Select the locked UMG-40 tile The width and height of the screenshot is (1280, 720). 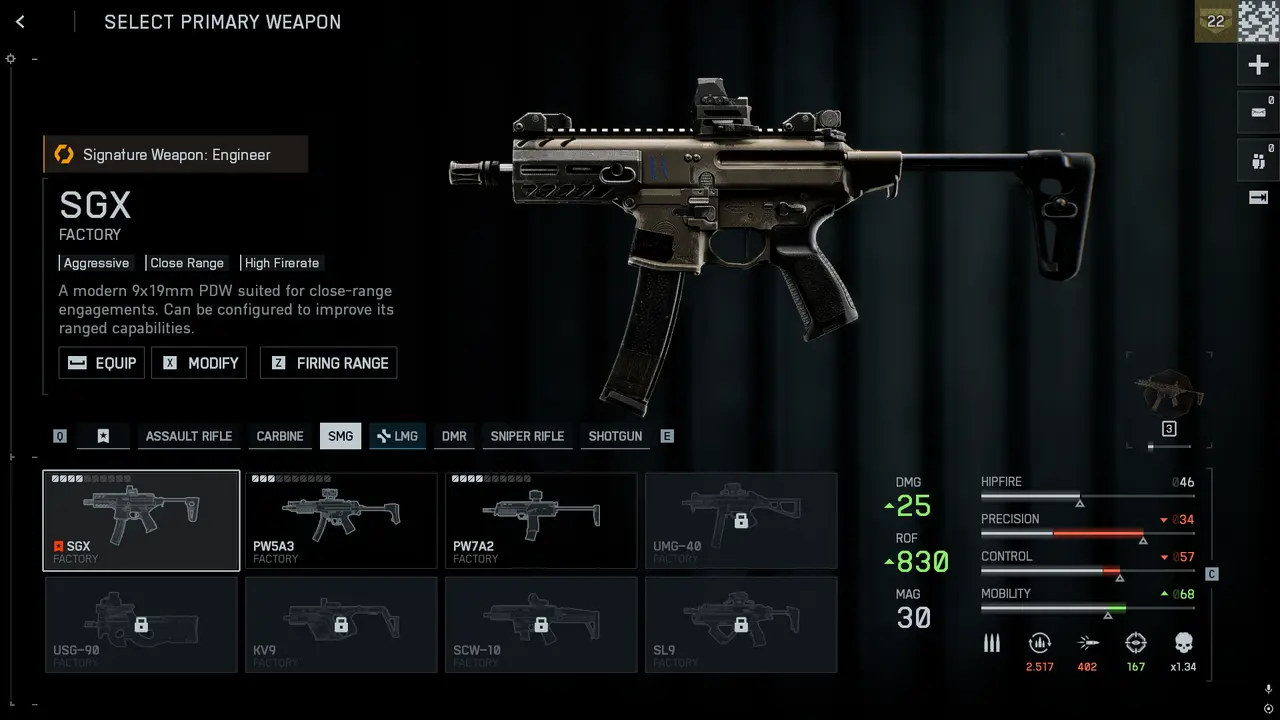point(741,520)
